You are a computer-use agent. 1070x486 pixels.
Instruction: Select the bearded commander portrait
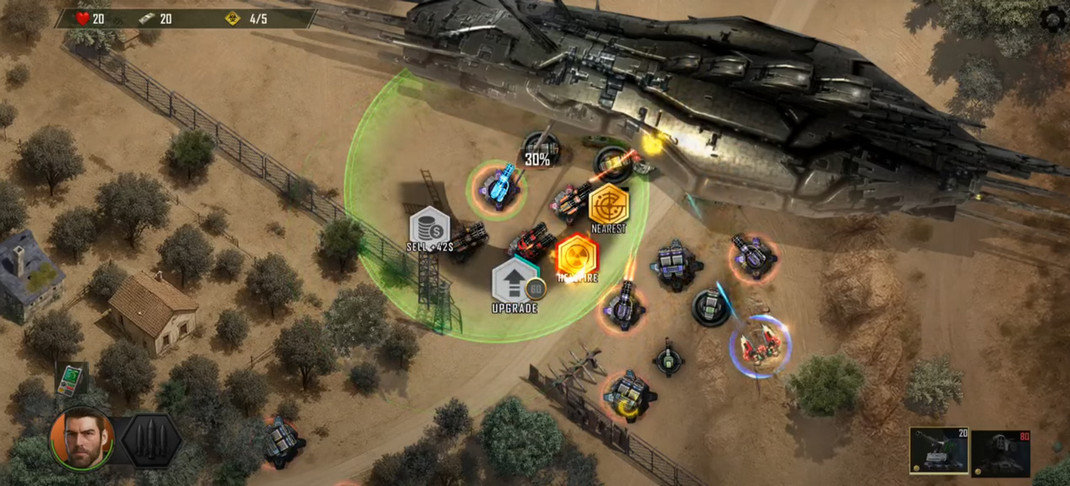tap(80, 438)
